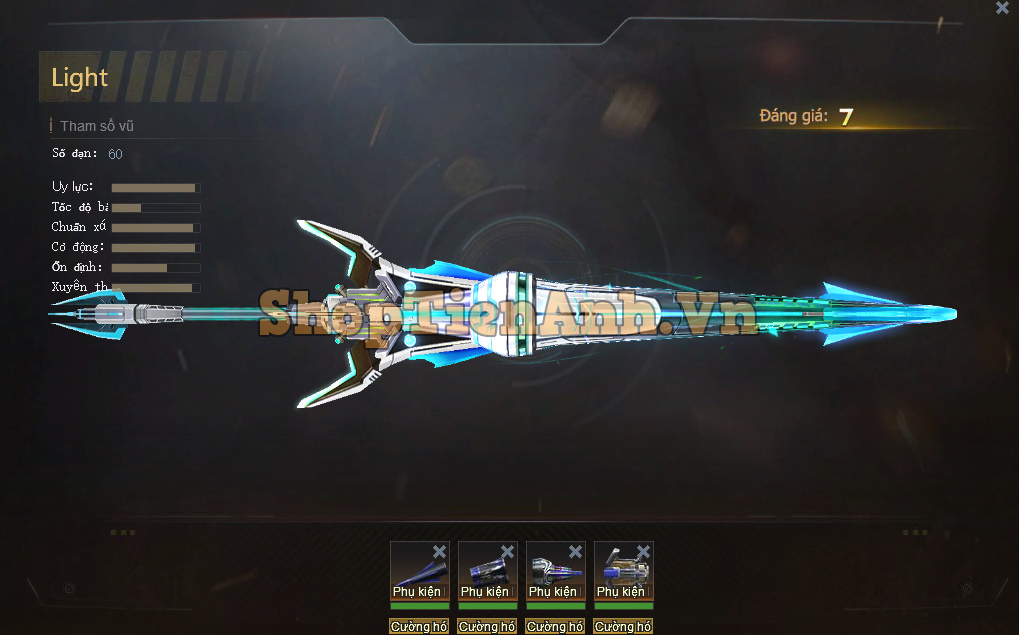Remove the blue spearhead accessory with its X
Image resolution: width=1019 pixels, height=635 pixels.
click(x=439, y=552)
